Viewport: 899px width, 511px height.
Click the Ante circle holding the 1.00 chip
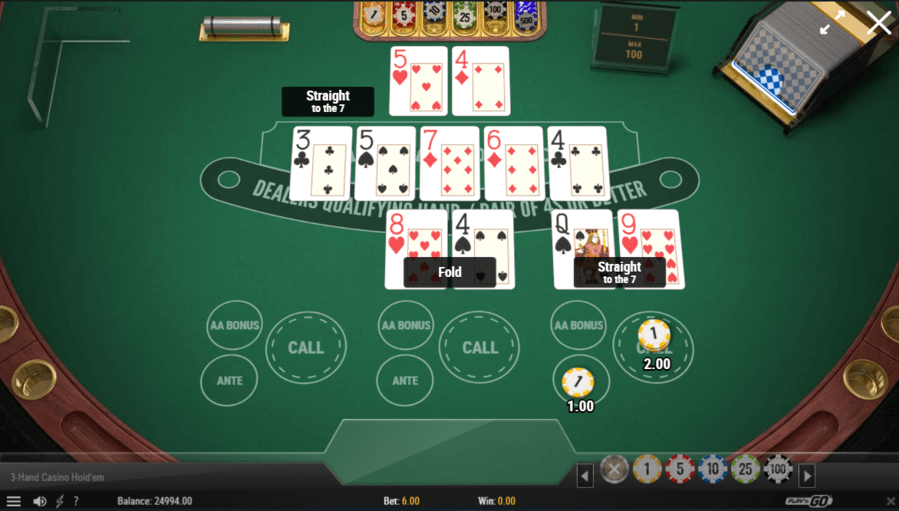[579, 381]
